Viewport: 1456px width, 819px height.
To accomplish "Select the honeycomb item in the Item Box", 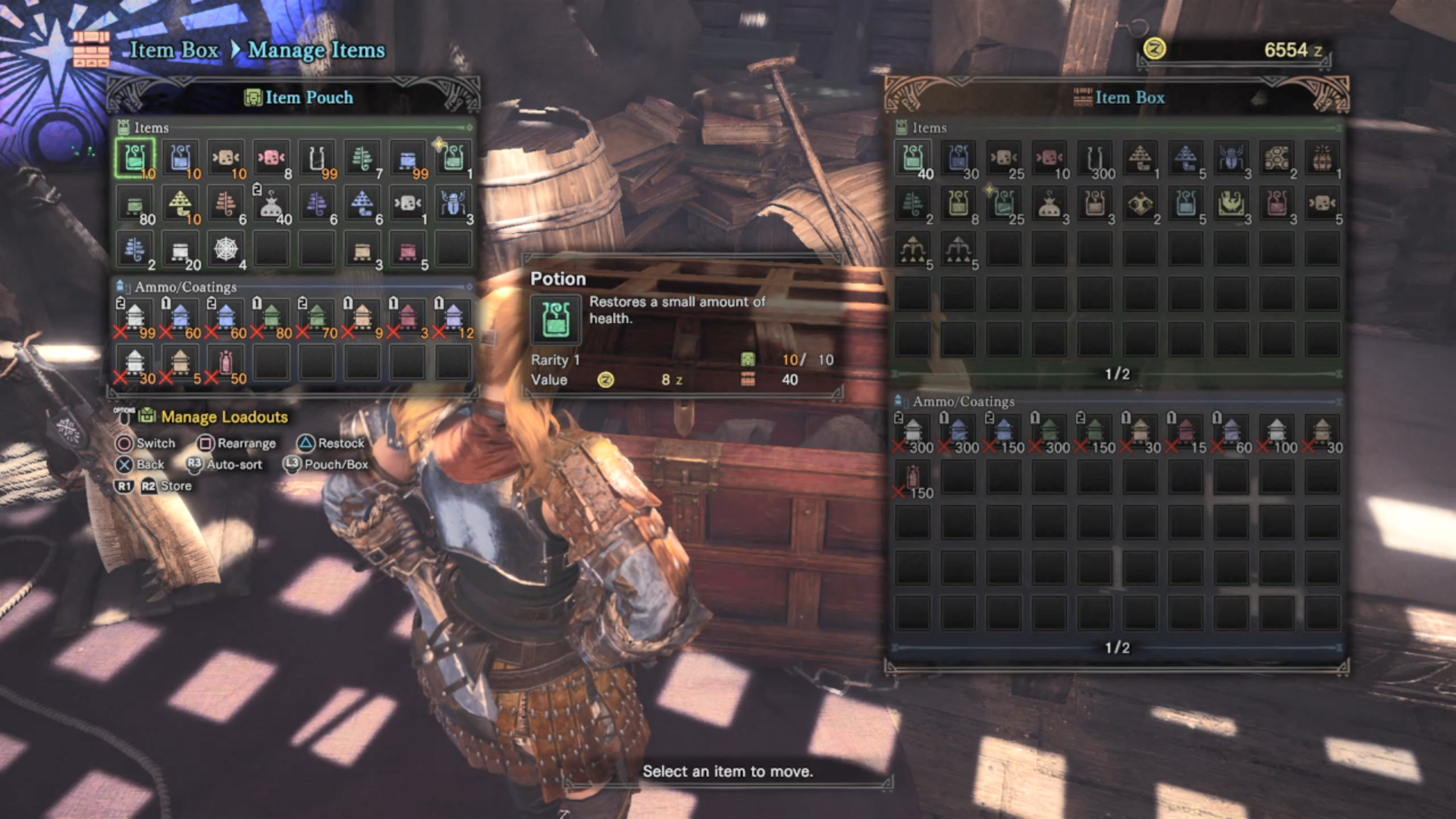I will [1277, 158].
